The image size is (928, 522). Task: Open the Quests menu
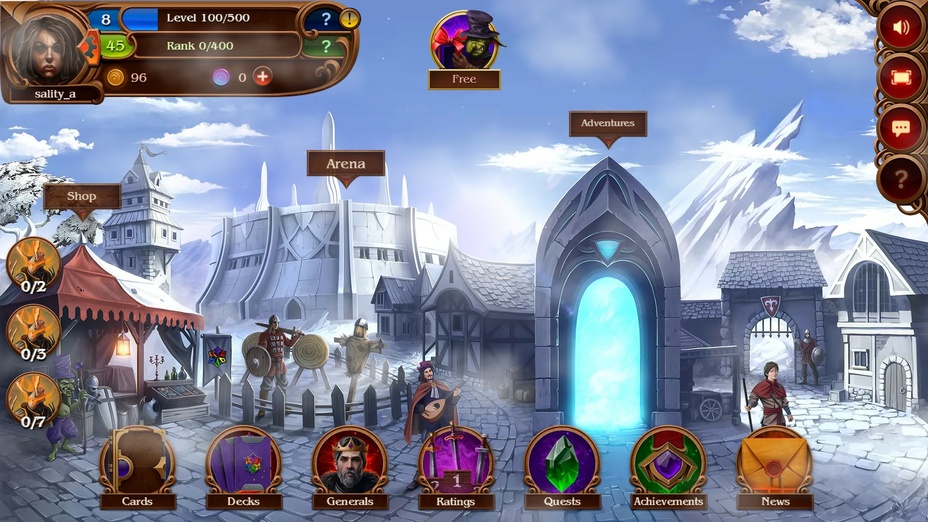point(562,463)
